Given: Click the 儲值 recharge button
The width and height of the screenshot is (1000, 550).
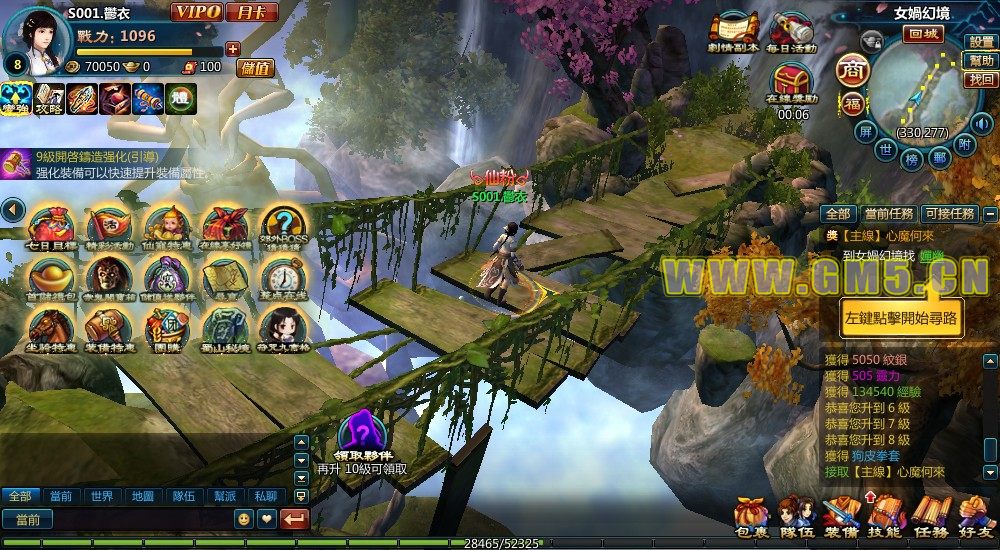Looking at the screenshot, I should pyautogui.click(x=256, y=68).
